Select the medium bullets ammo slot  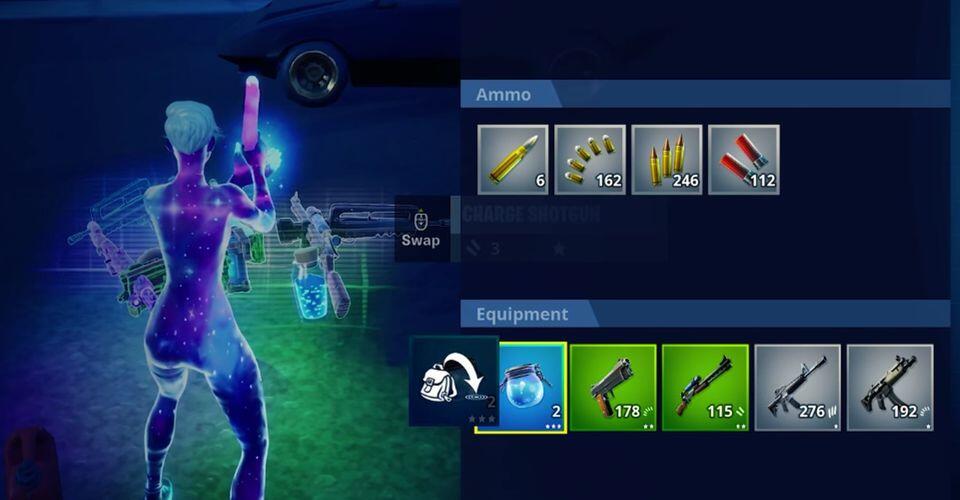point(667,159)
